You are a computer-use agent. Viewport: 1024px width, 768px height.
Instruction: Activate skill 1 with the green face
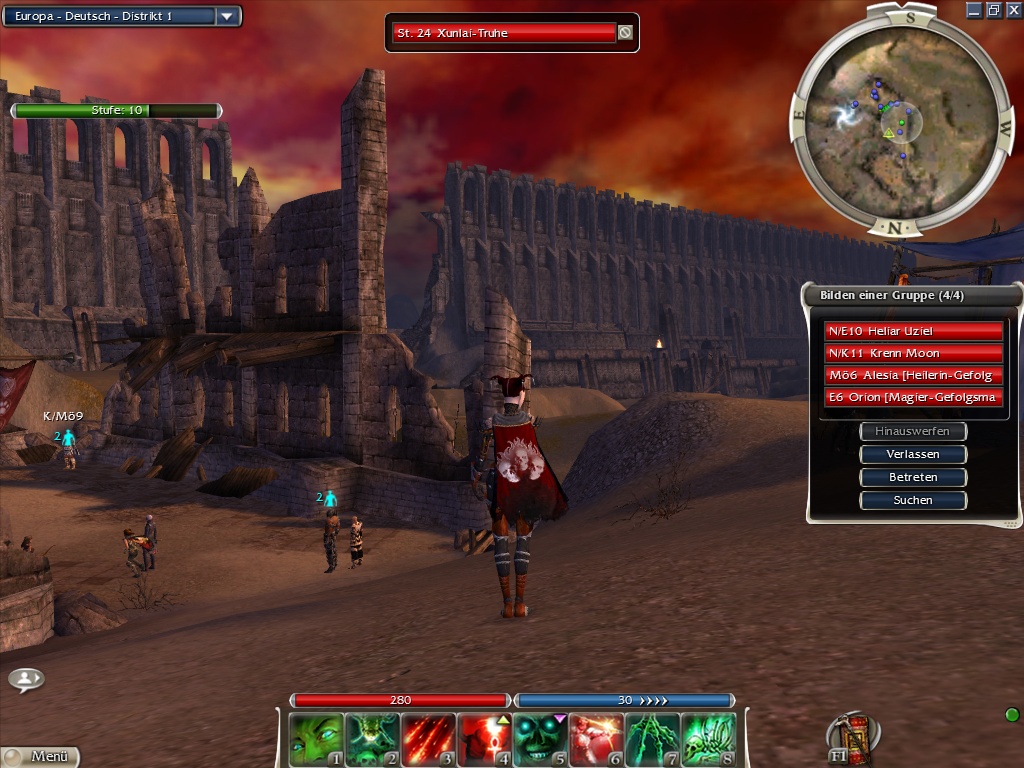316,739
